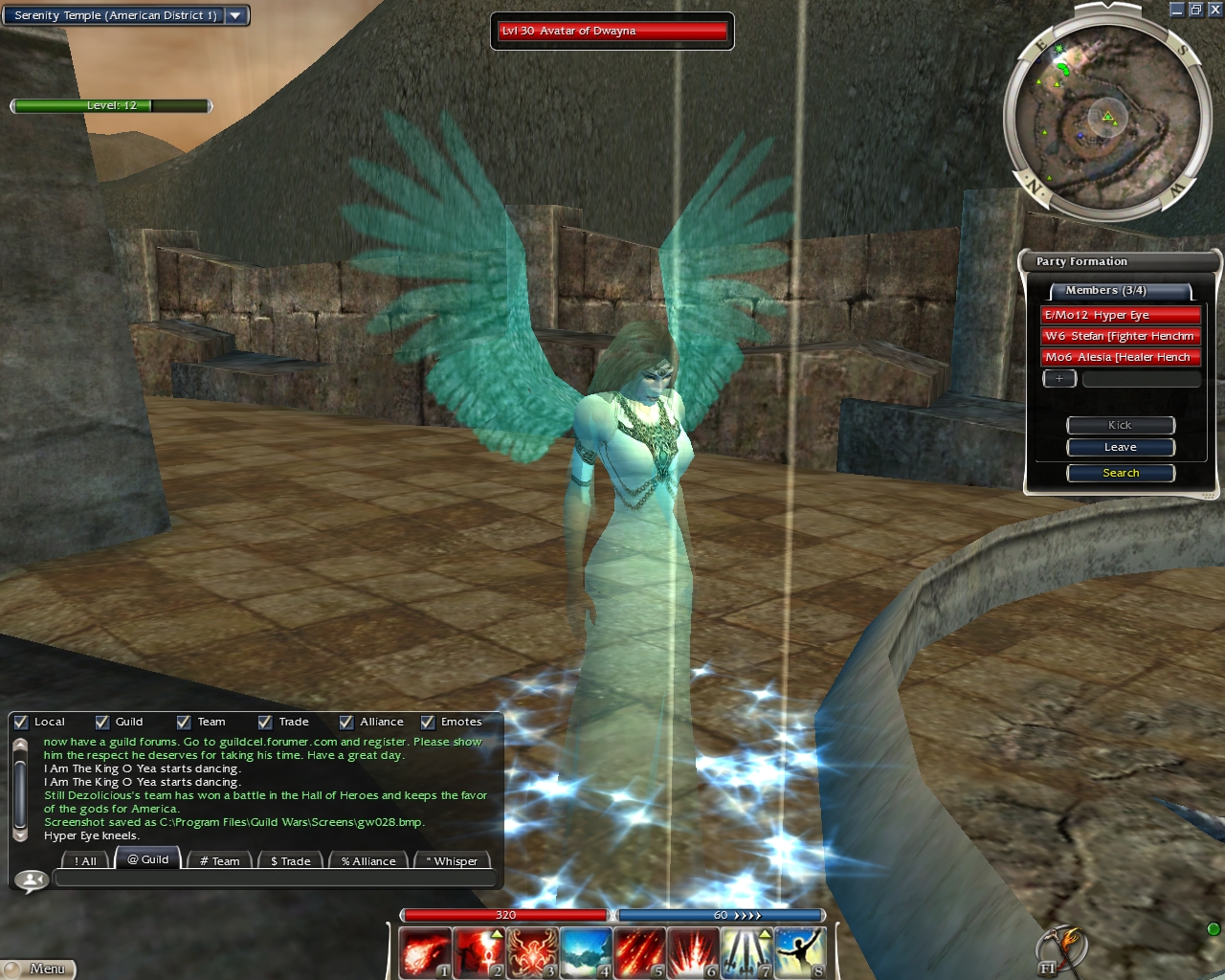This screenshot has width=1225, height=980.
Task: Open the Menu button
Action: 38,969
